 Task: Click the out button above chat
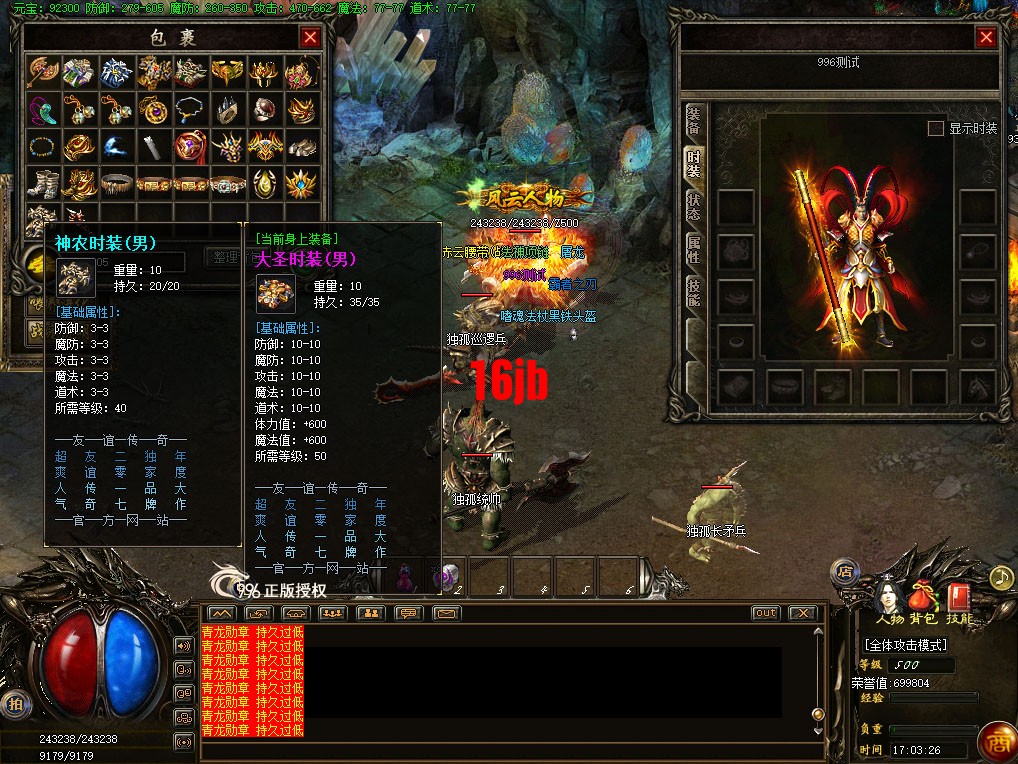pyautogui.click(x=765, y=613)
